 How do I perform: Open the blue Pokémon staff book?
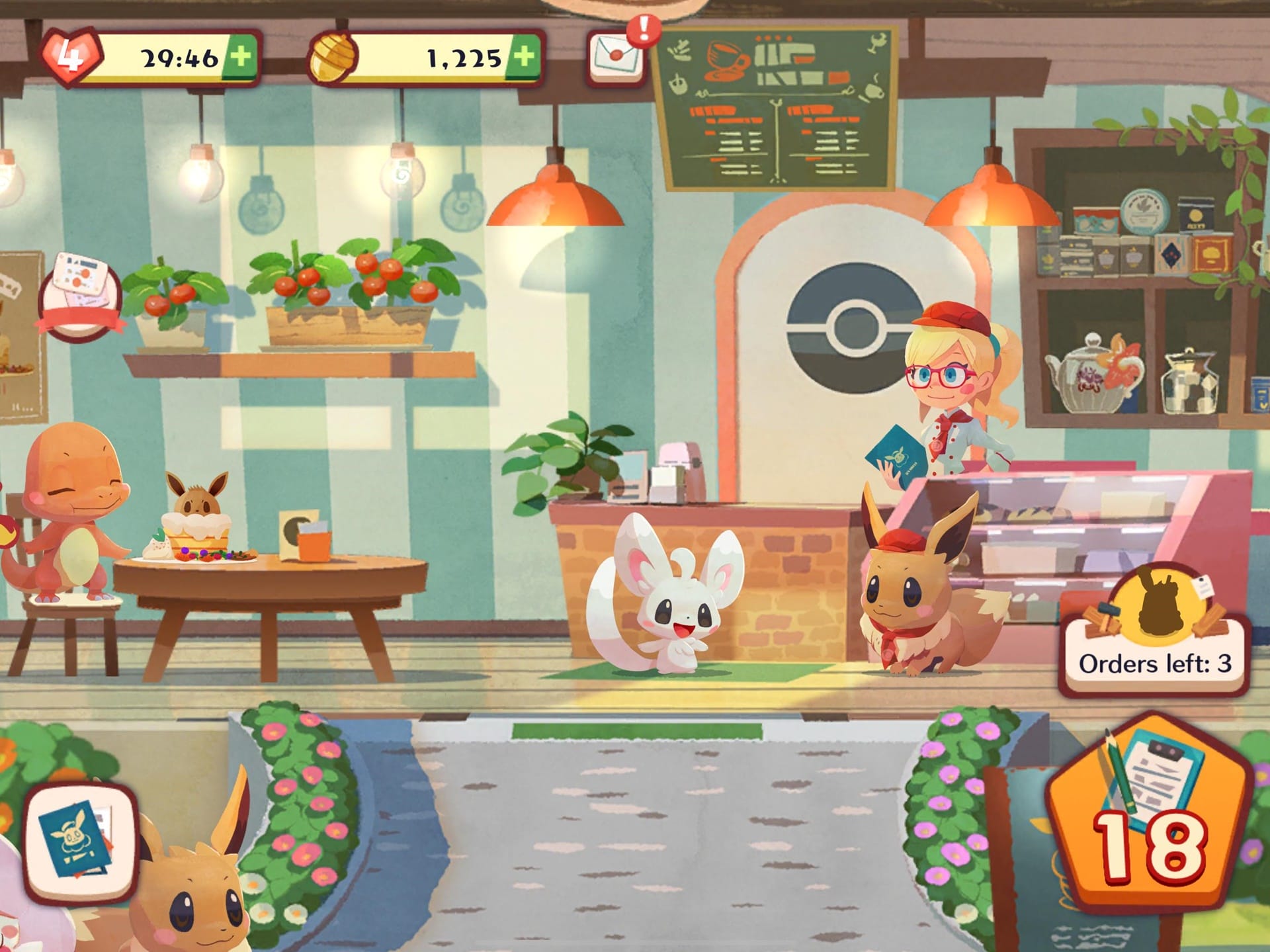click(x=79, y=842)
